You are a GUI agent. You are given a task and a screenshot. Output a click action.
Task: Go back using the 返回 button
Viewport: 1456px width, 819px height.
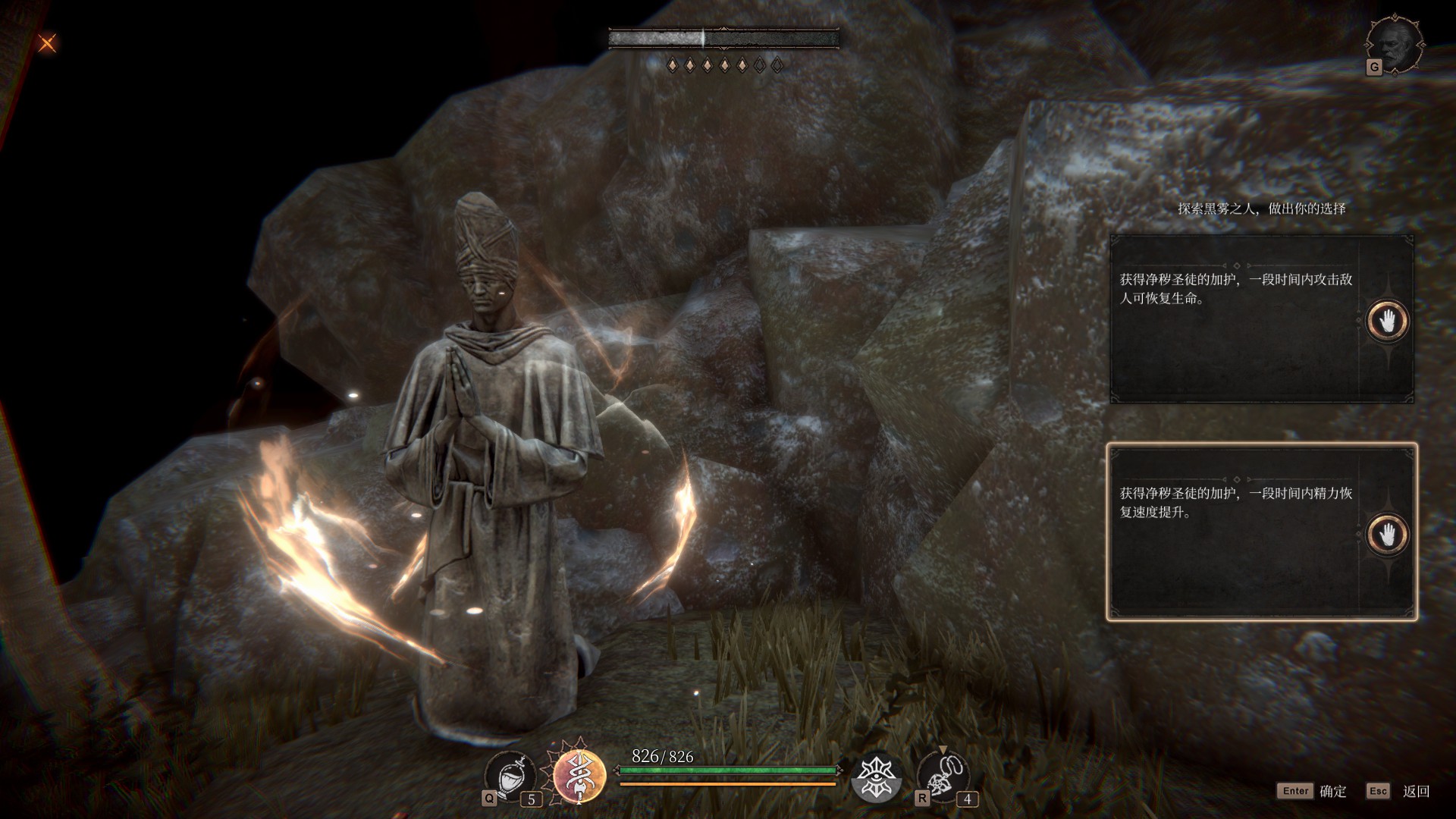pos(1399,791)
